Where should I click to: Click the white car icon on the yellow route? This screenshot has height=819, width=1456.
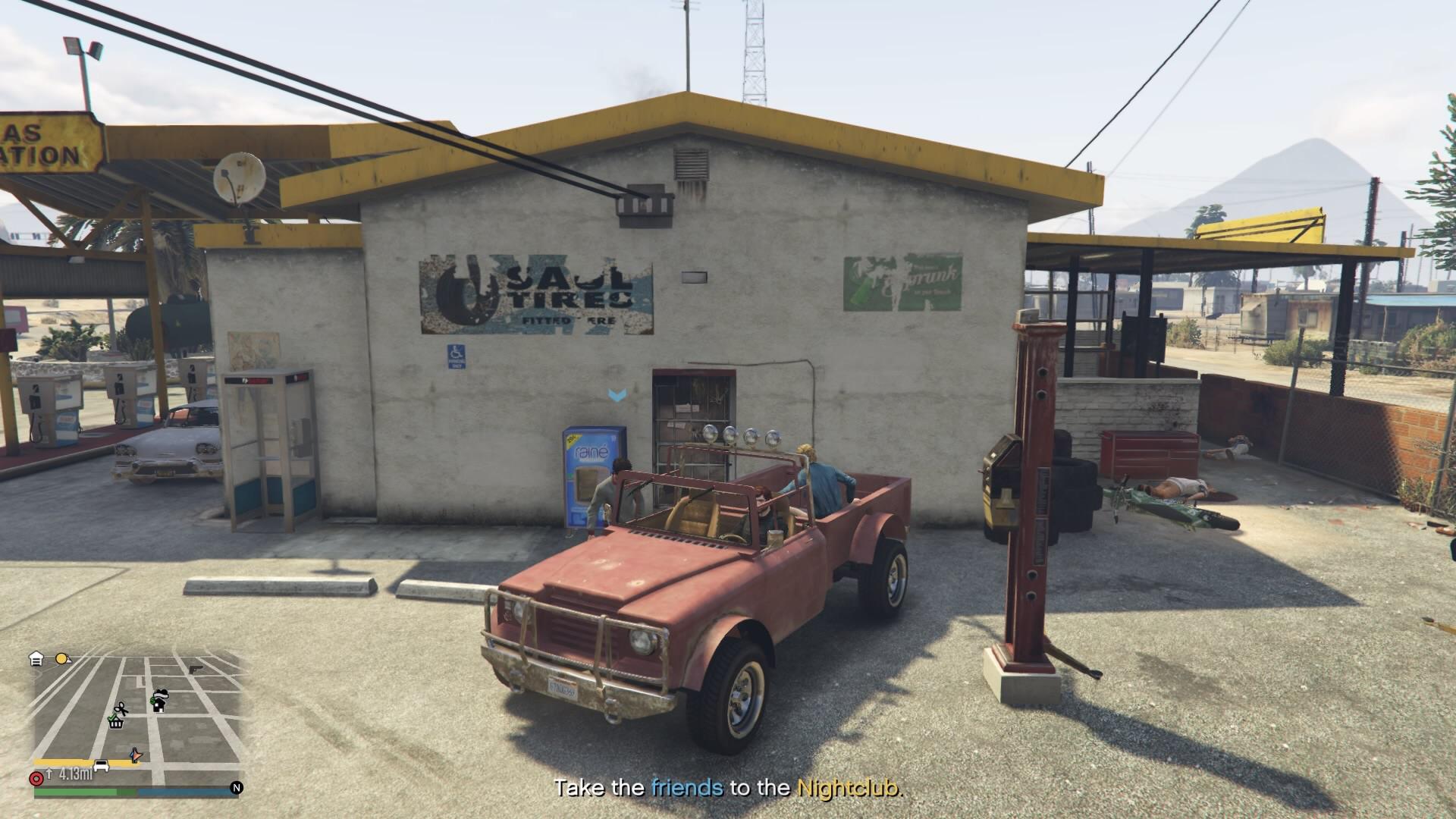coord(101,764)
